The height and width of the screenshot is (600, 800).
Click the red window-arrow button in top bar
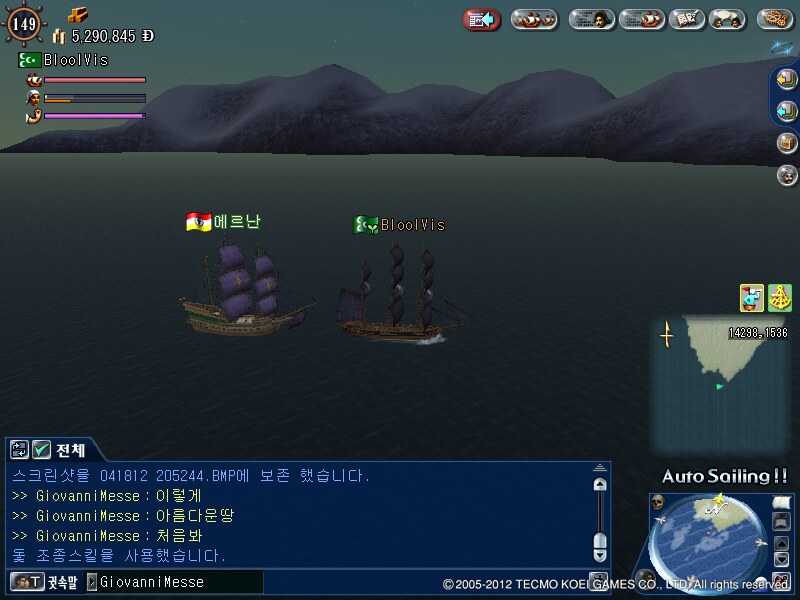pyautogui.click(x=482, y=19)
